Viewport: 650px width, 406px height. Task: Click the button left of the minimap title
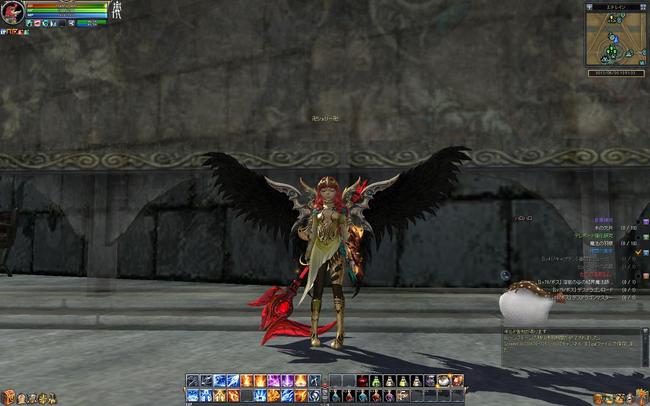click(x=590, y=6)
